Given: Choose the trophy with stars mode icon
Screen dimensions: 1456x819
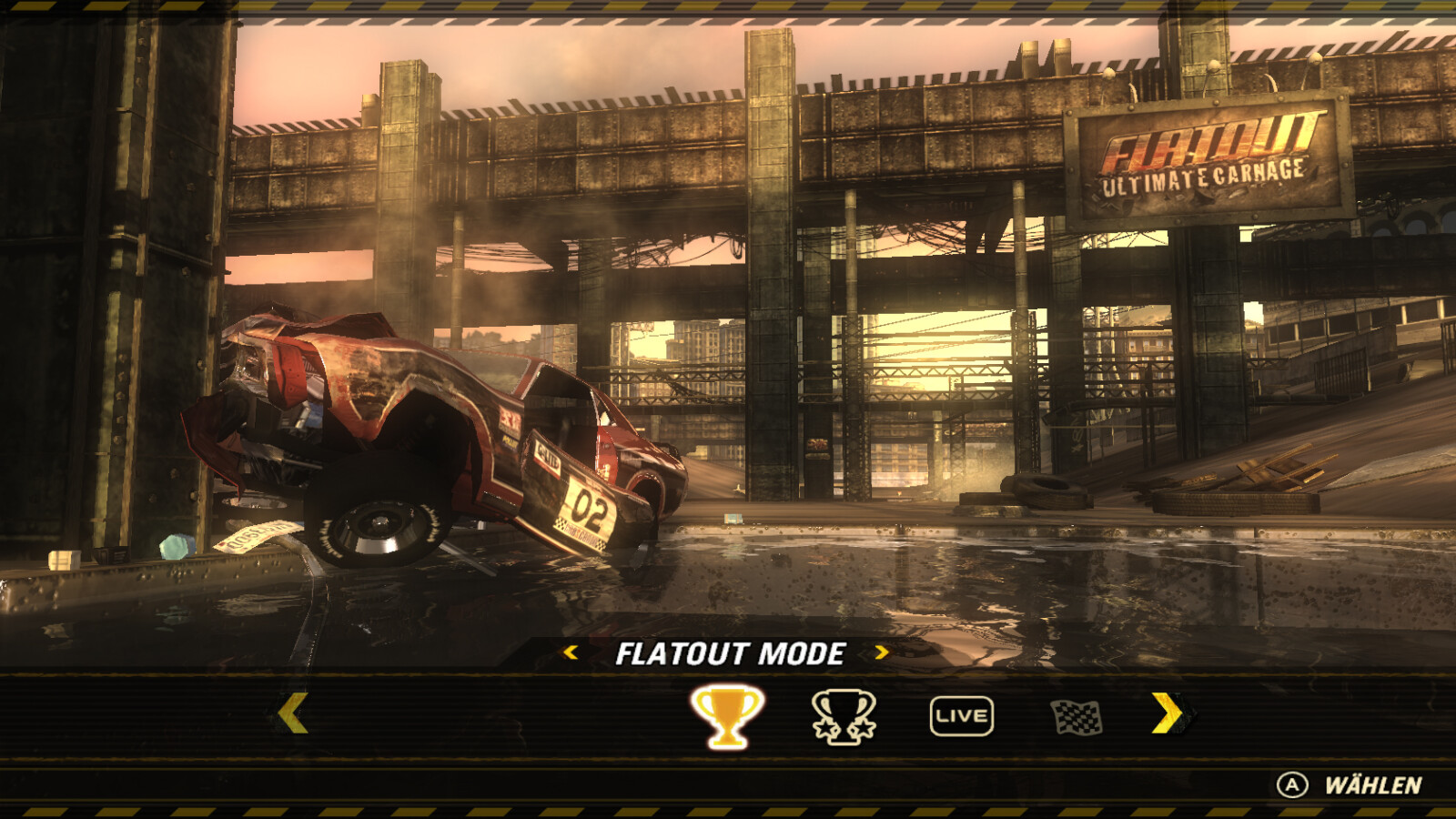Looking at the screenshot, I should click(844, 717).
